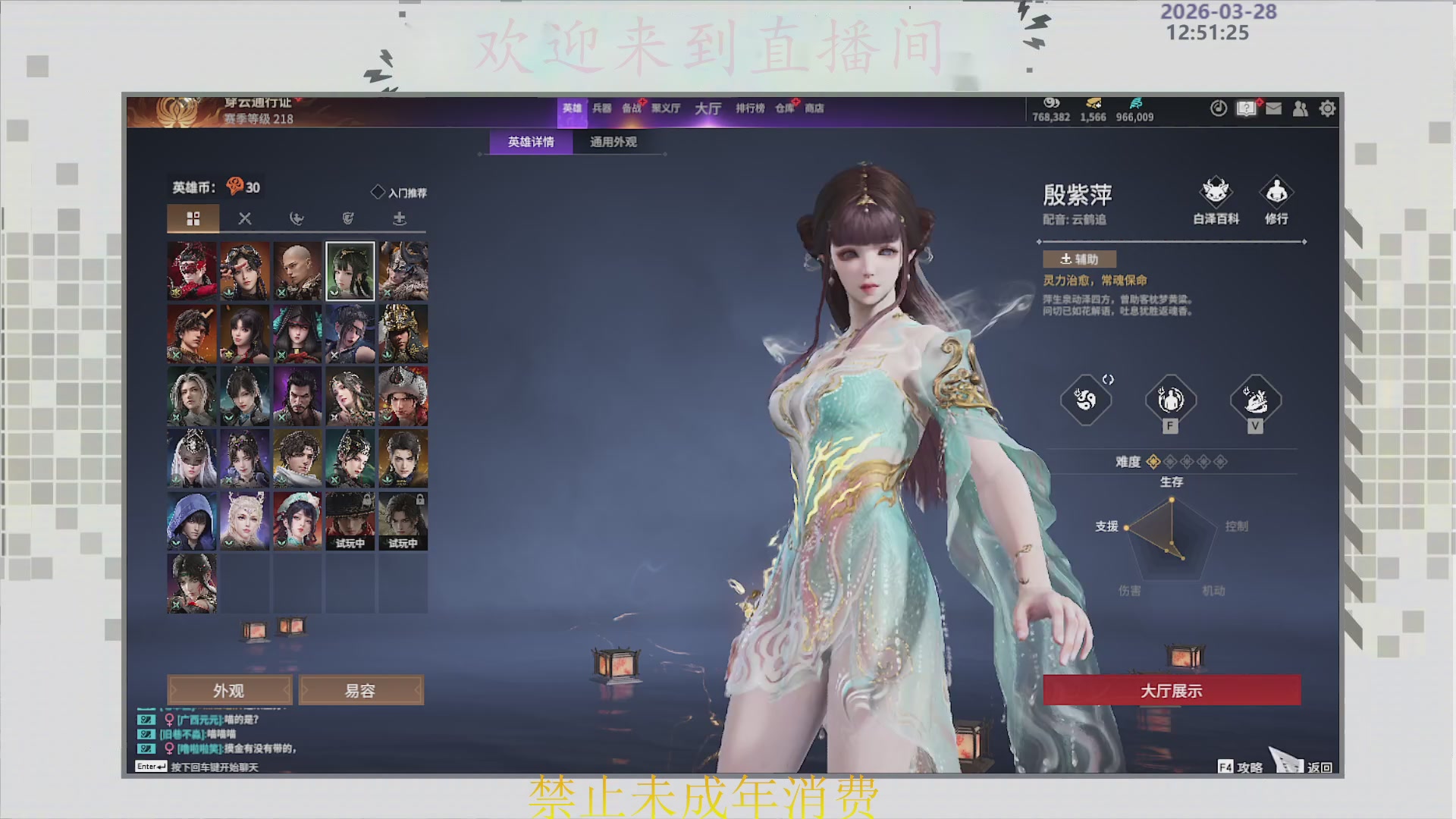1456x819 pixels.
Task: Select the shield defense role filter icon
Action: (x=349, y=219)
